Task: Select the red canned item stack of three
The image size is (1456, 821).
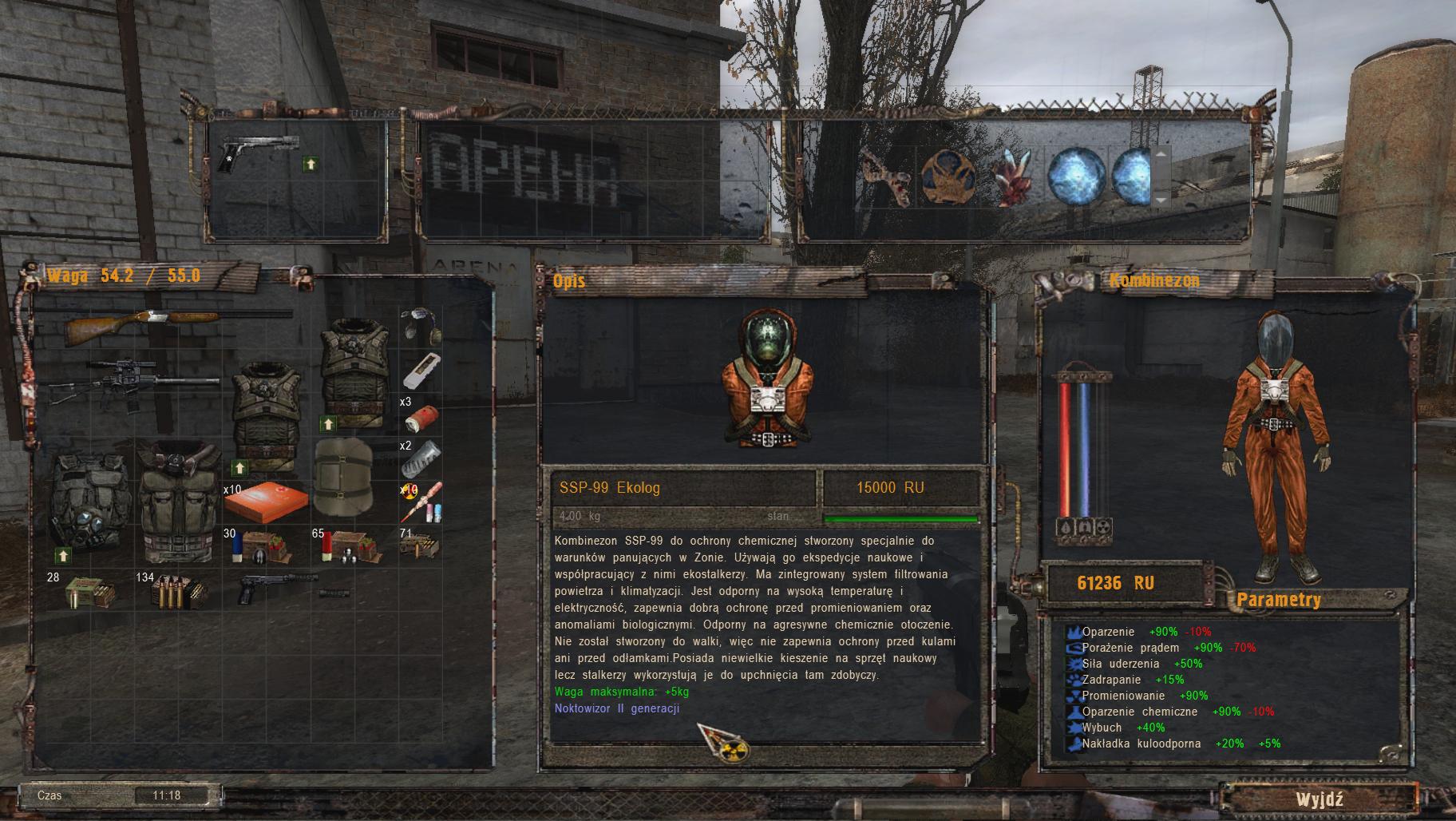Action: [x=421, y=418]
